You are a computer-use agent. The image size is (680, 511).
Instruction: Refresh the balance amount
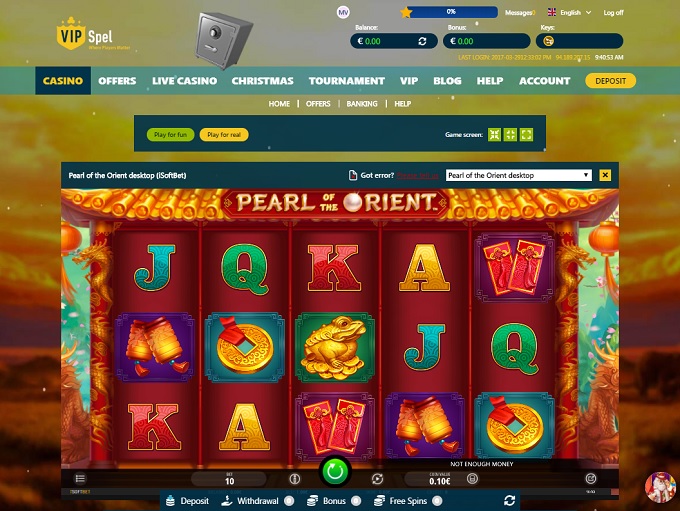click(x=422, y=42)
